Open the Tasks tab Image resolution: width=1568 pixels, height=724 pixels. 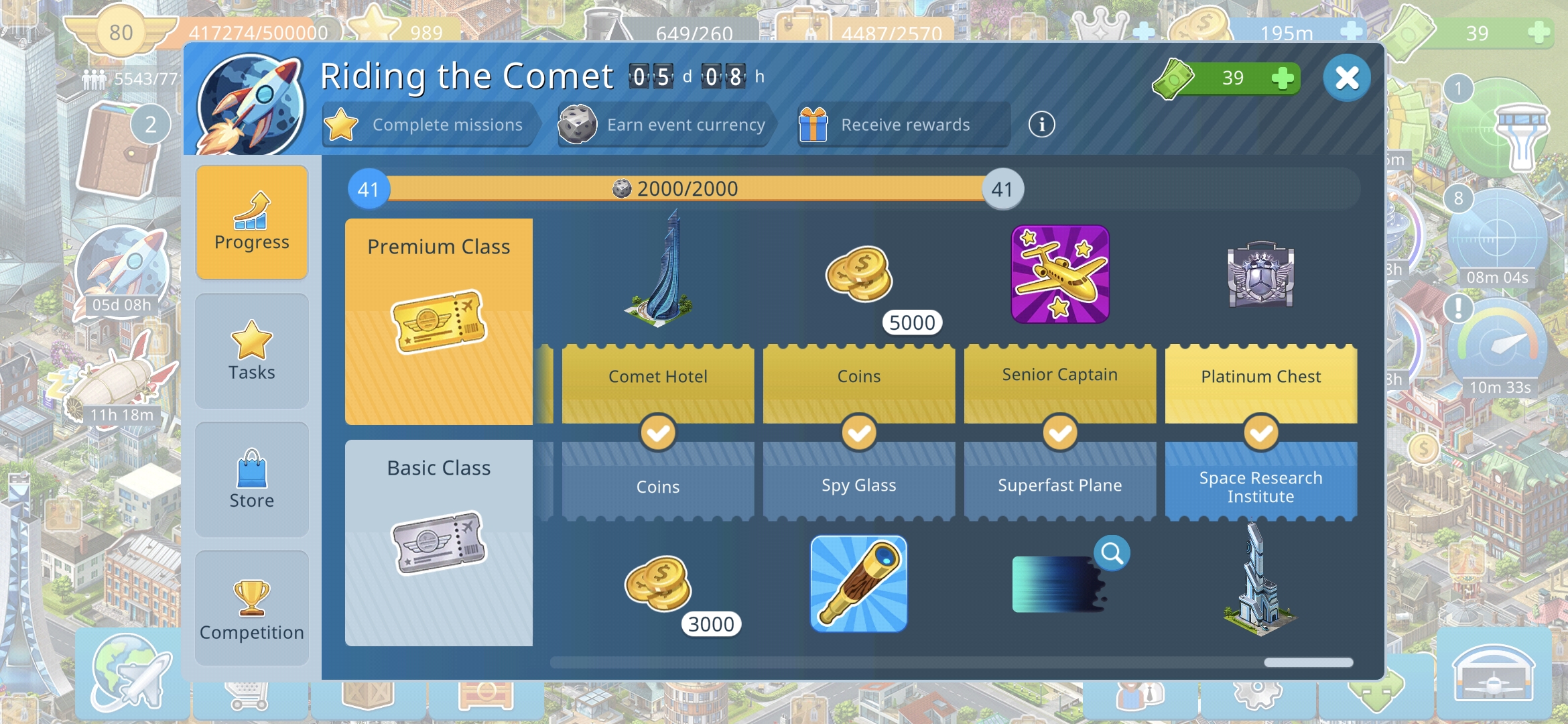[x=252, y=351]
